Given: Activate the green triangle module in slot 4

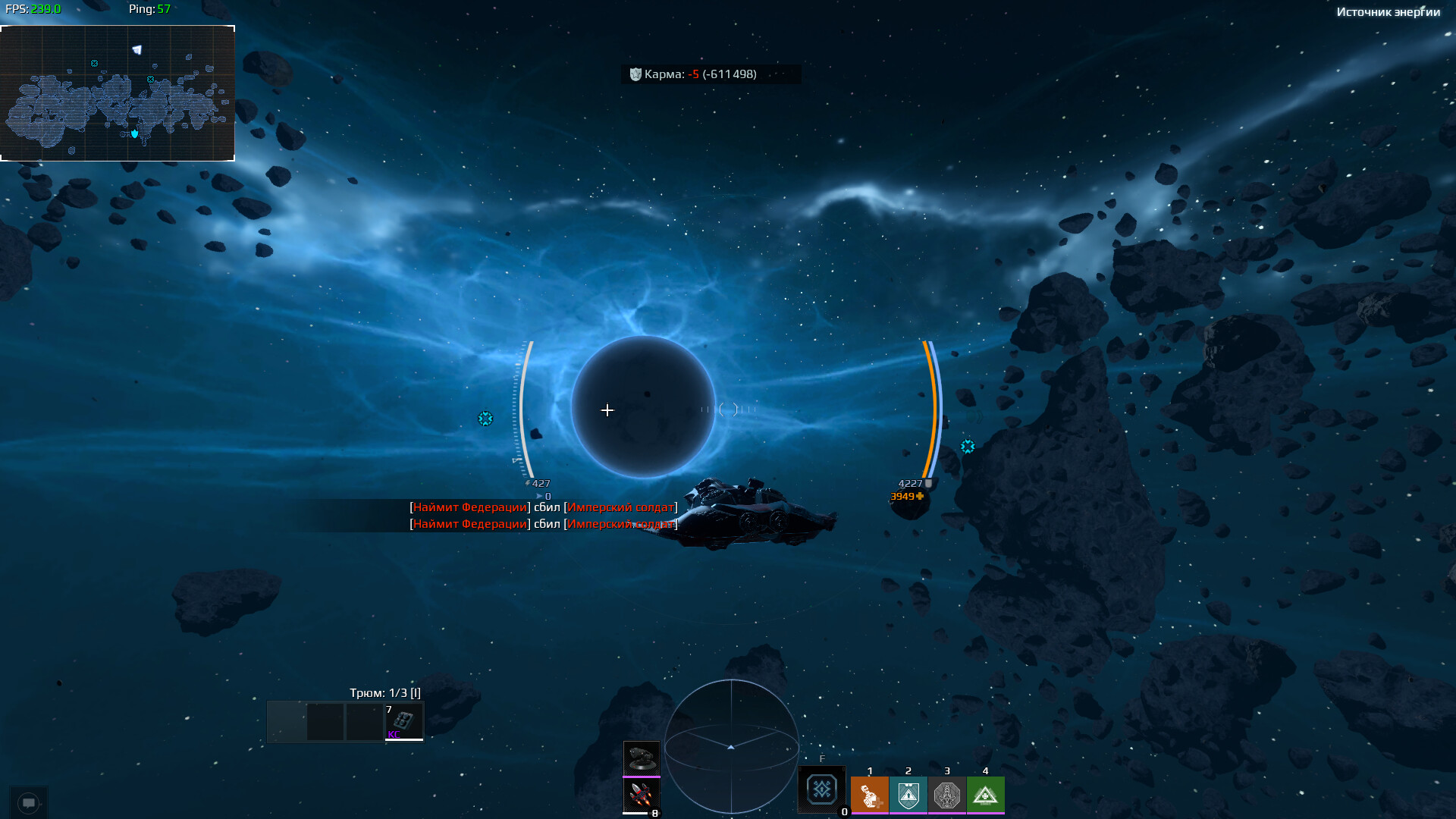Looking at the screenshot, I should pyautogui.click(x=985, y=795).
